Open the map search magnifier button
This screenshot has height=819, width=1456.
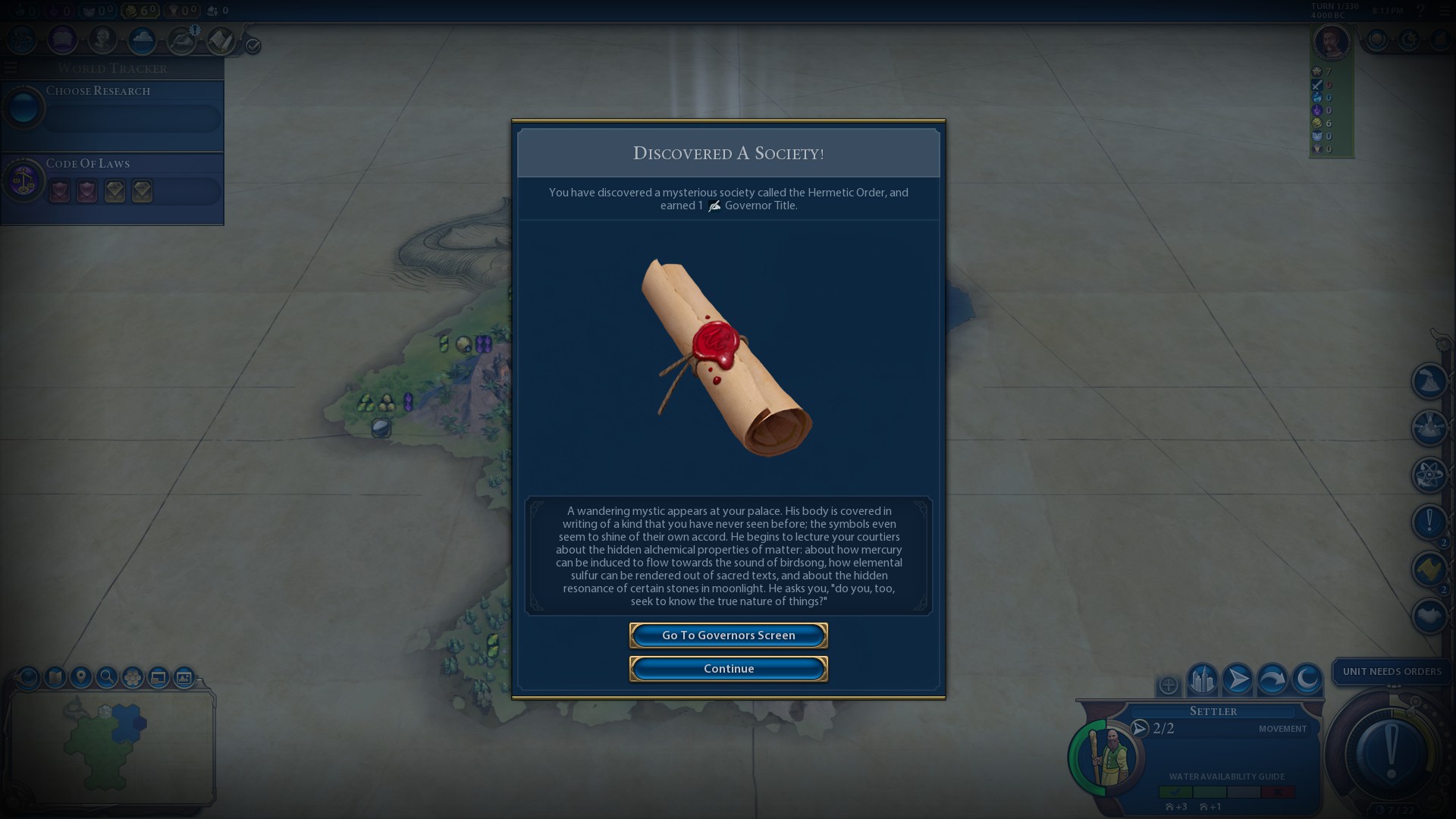click(107, 677)
